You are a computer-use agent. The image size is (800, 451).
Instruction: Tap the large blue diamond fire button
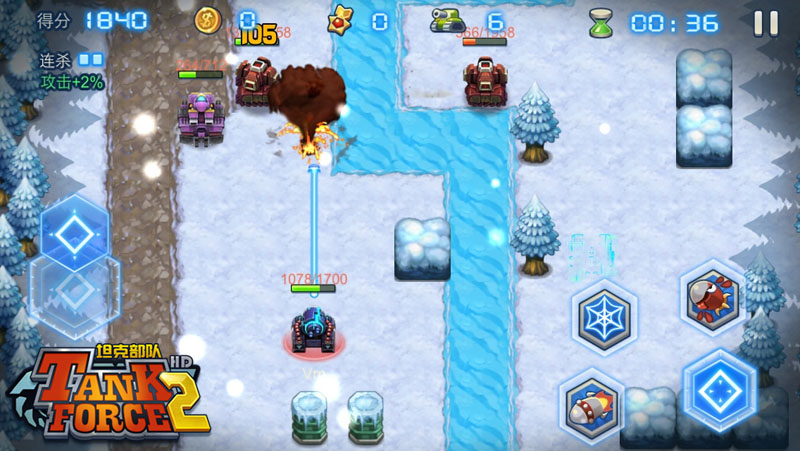point(718,387)
